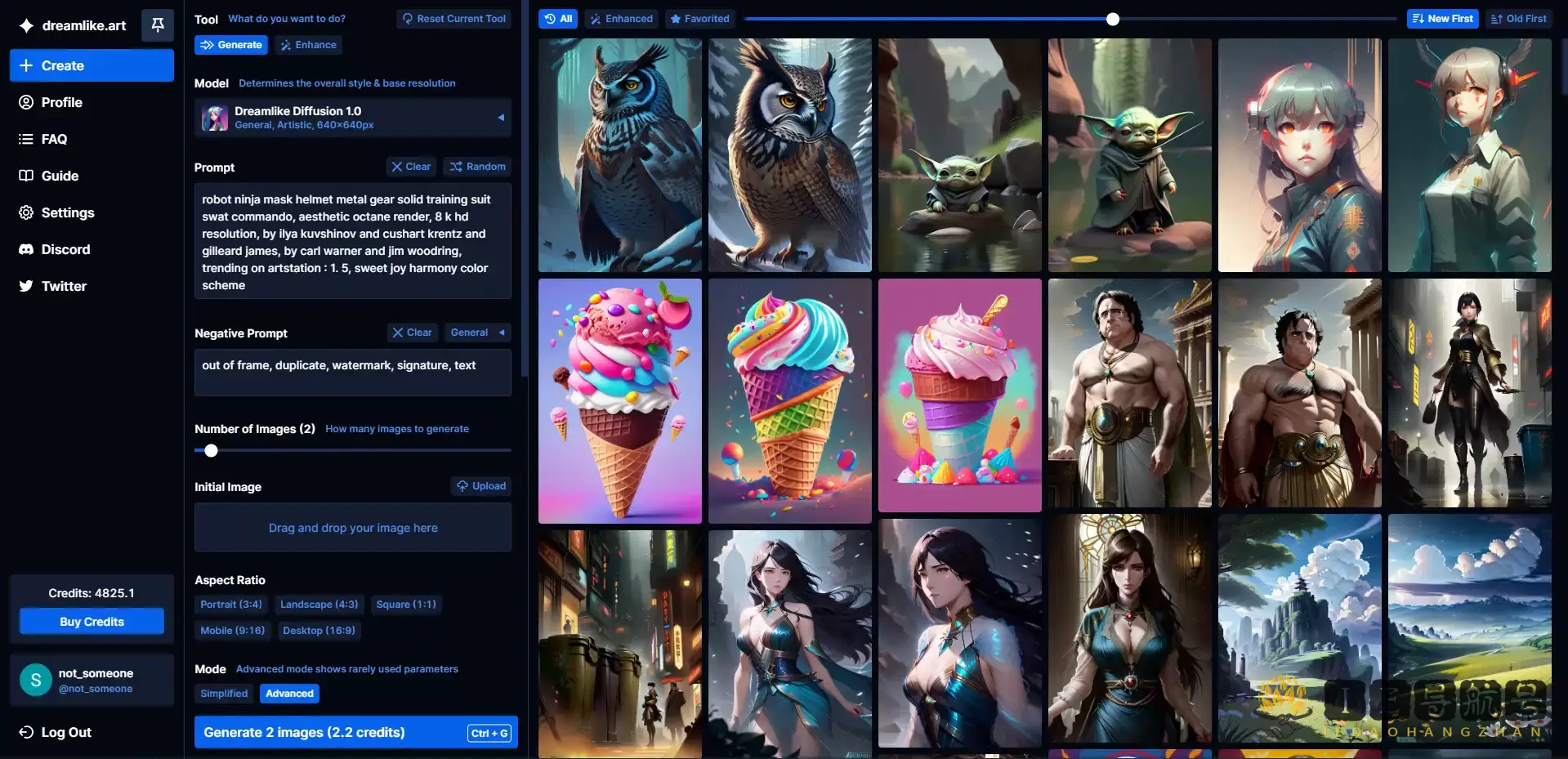Image resolution: width=1568 pixels, height=759 pixels.
Task: Open the Settings menu entry
Action: point(67,212)
